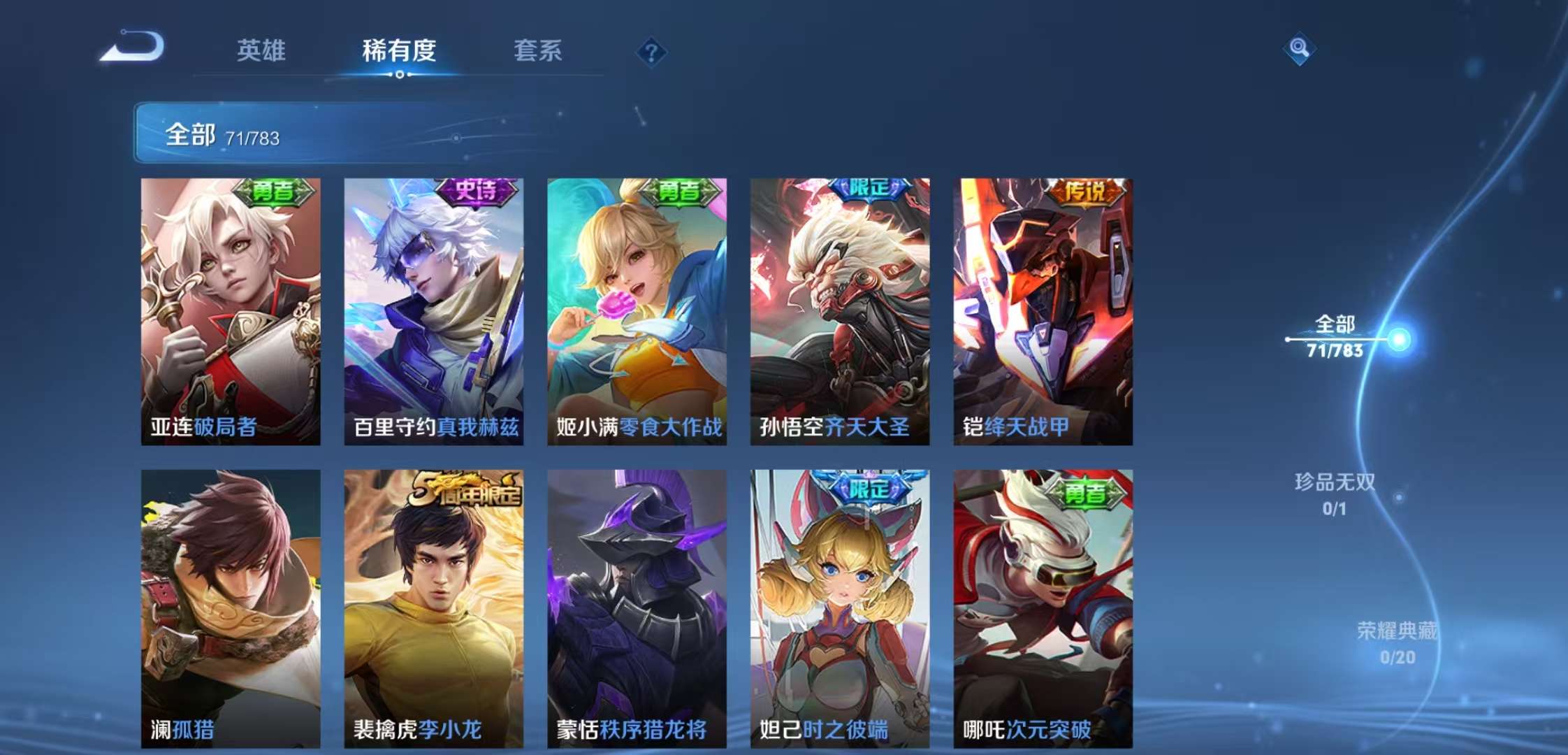The height and width of the screenshot is (755, 1568).
Task: Click the question mark help icon
Action: (x=650, y=52)
